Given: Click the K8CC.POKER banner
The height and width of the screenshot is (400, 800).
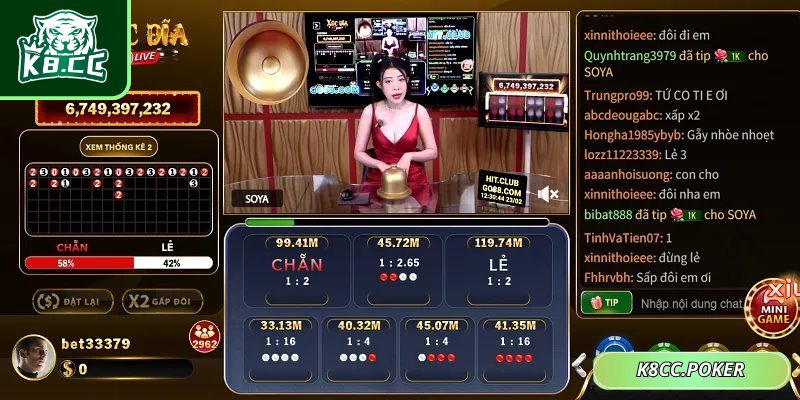Looking at the screenshot, I should click(691, 370).
